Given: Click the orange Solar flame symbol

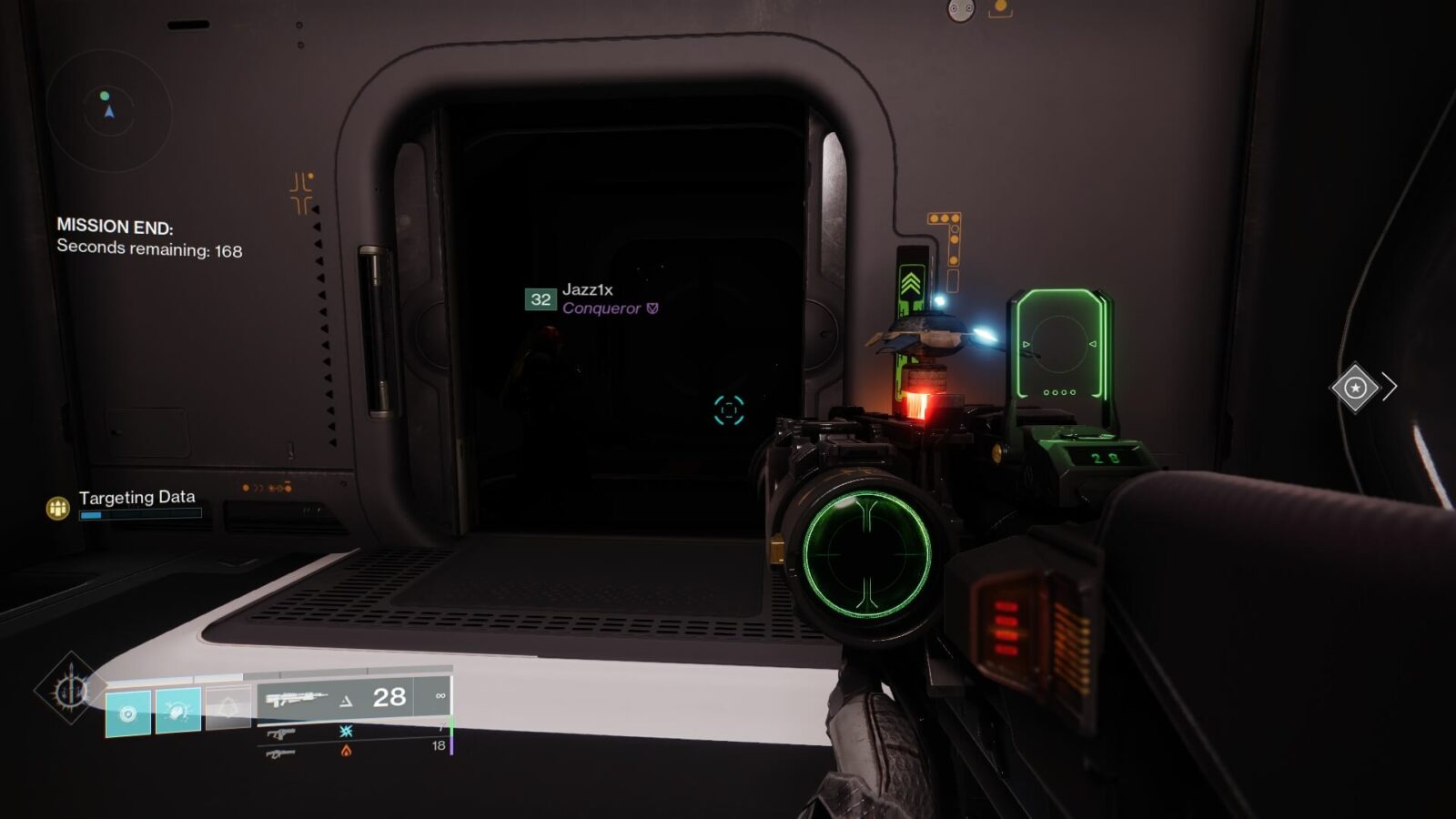Looking at the screenshot, I should pos(346,752).
